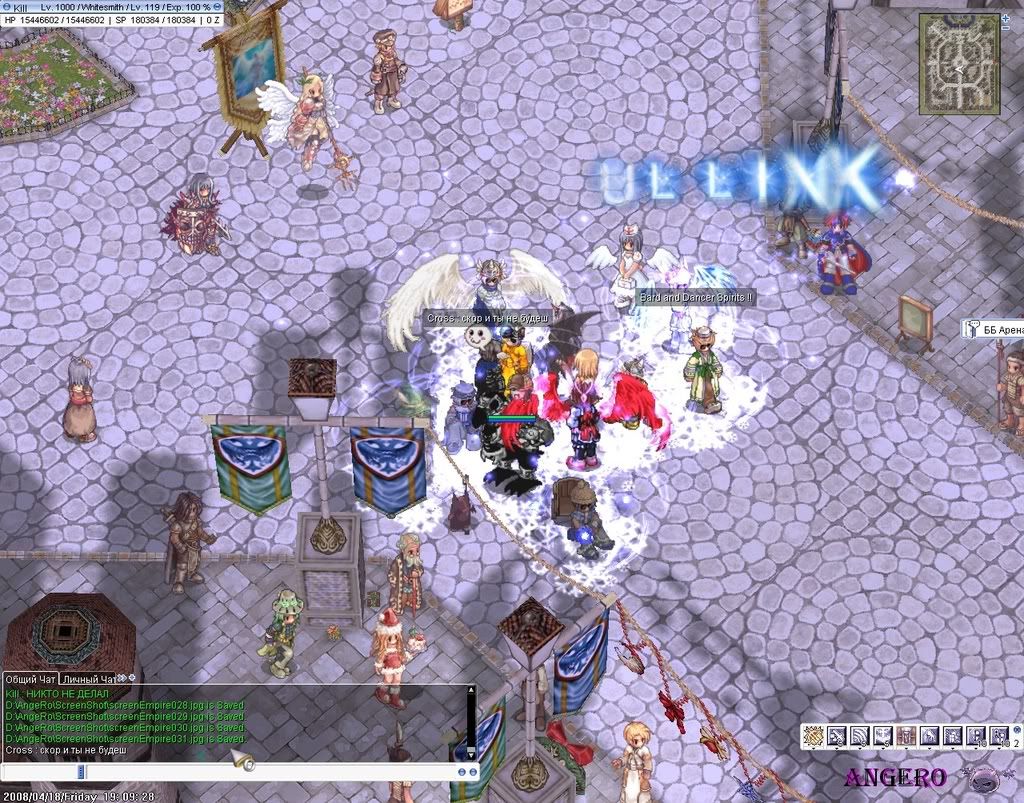The height and width of the screenshot is (803, 1024).
Task: Select the golden crossed-weapon skill in hotbar
Action: (x=815, y=736)
